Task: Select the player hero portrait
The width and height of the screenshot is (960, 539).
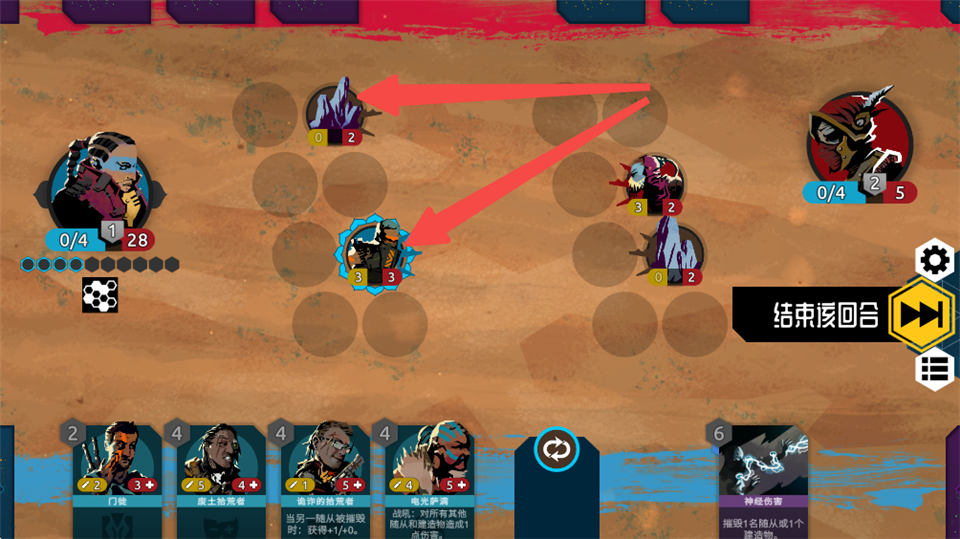Action: click(x=99, y=188)
